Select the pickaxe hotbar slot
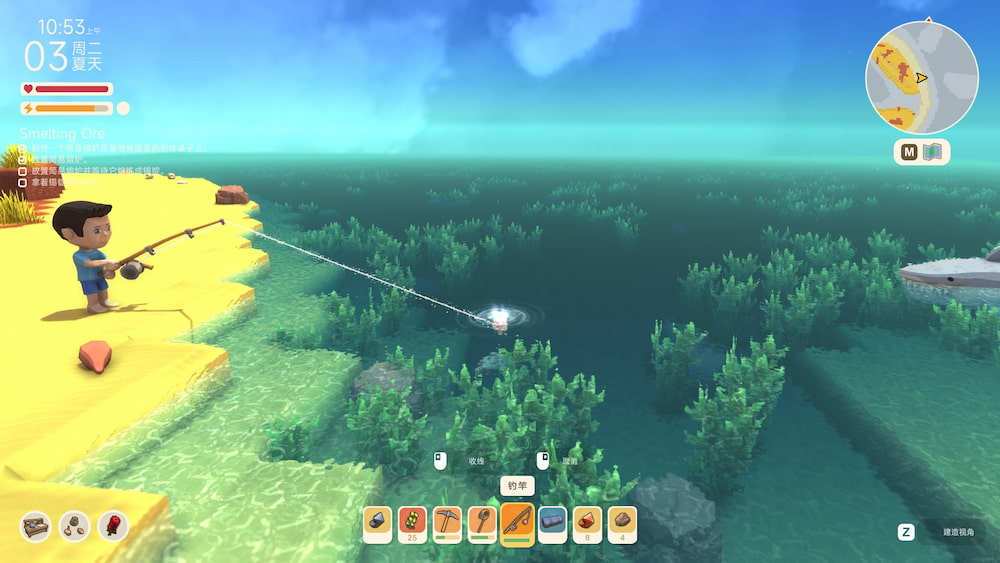Screen dimensions: 1000x563 (x=447, y=523)
